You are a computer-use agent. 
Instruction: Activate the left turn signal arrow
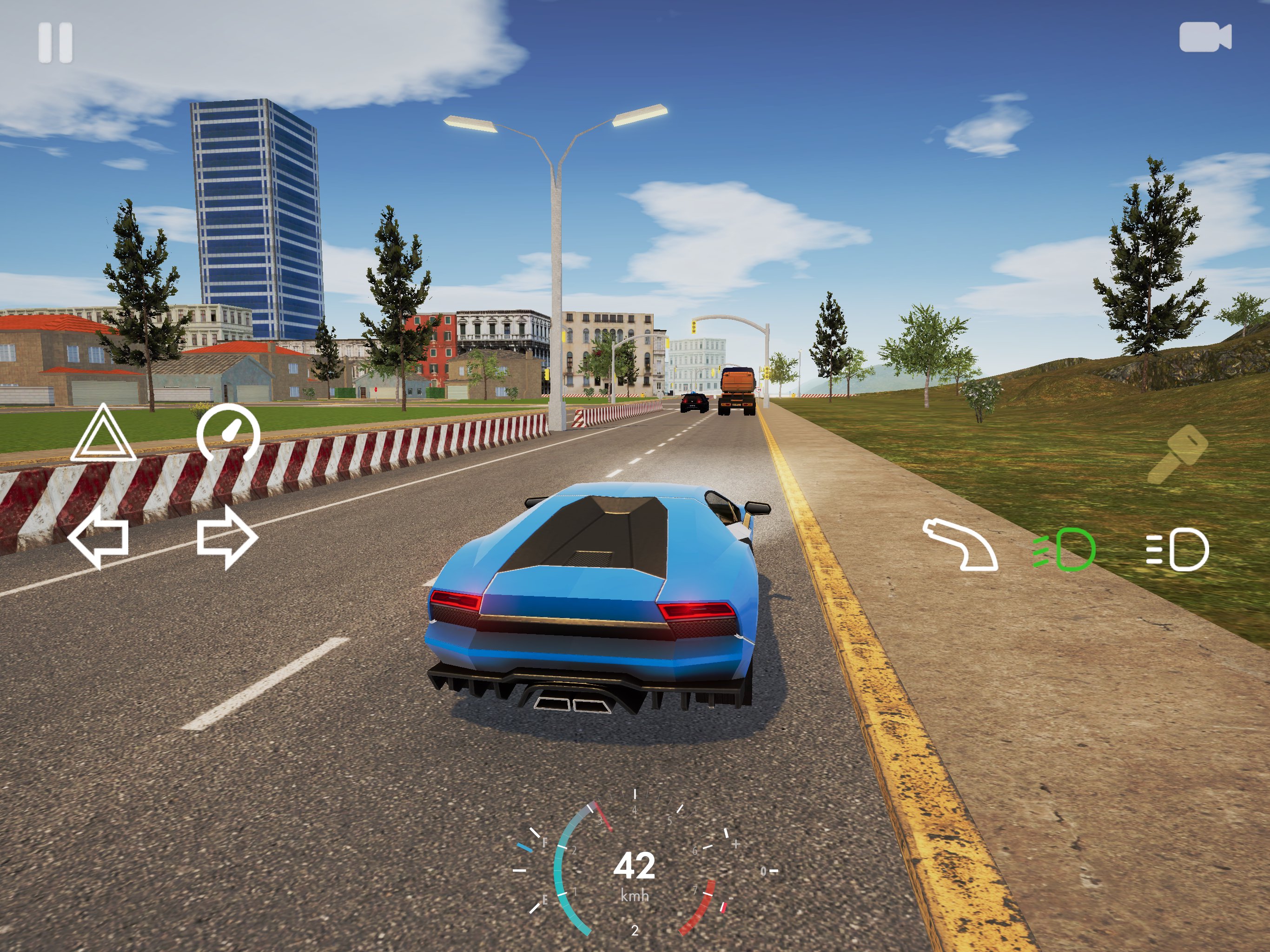click(x=99, y=537)
